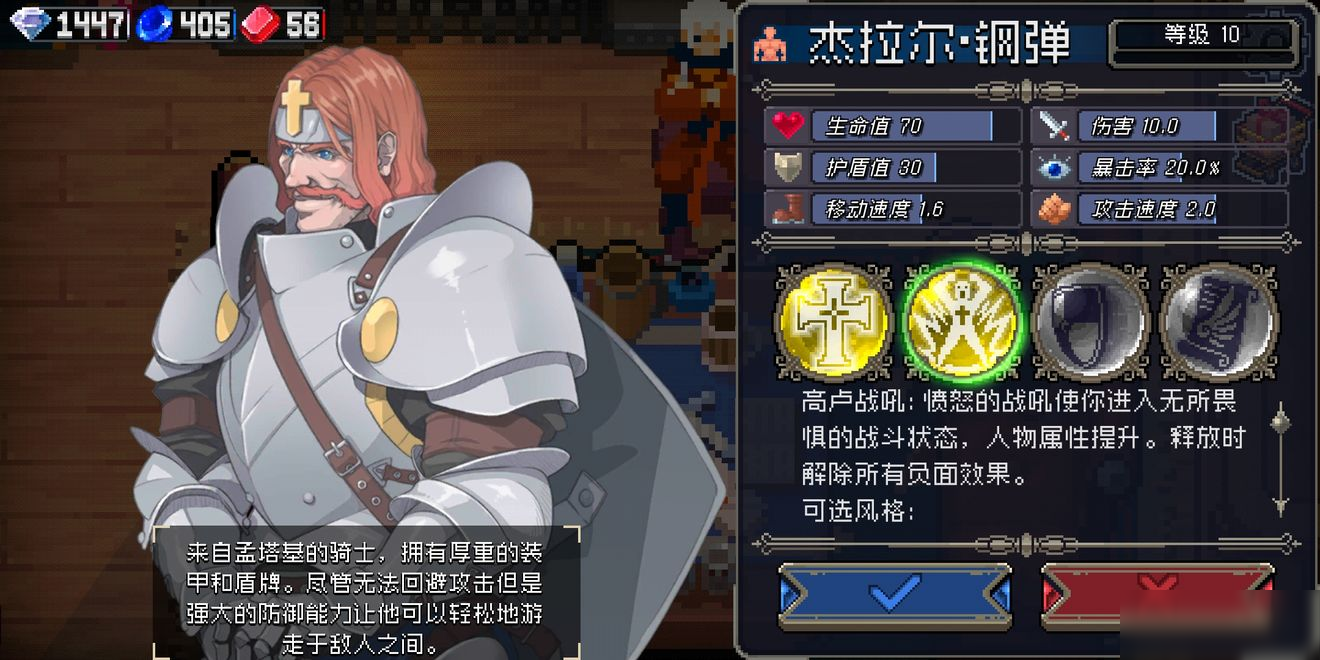Click the skill description scrollbar
The image size is (1320, 660).
click(1280, 458)
